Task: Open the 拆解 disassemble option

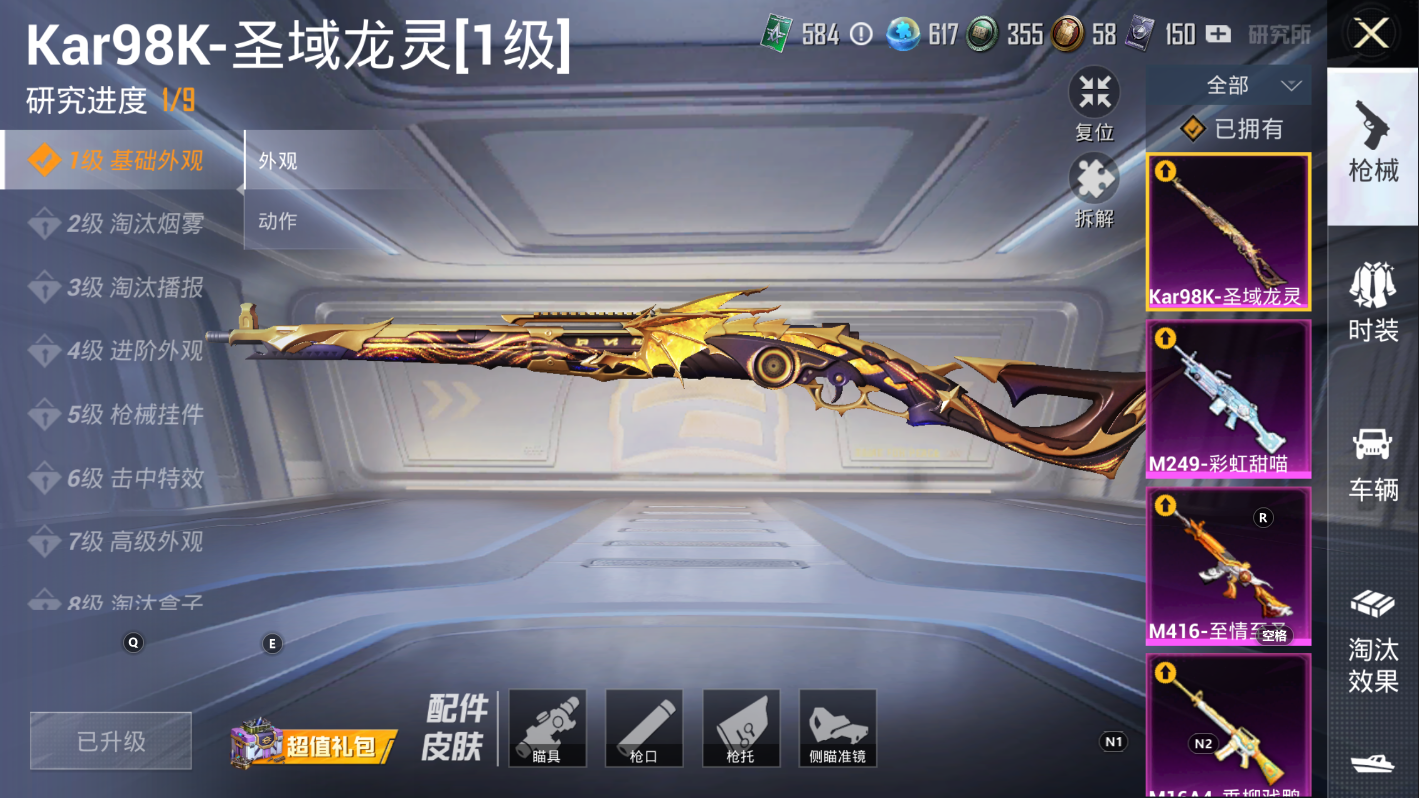Action: pos(1094,190)
